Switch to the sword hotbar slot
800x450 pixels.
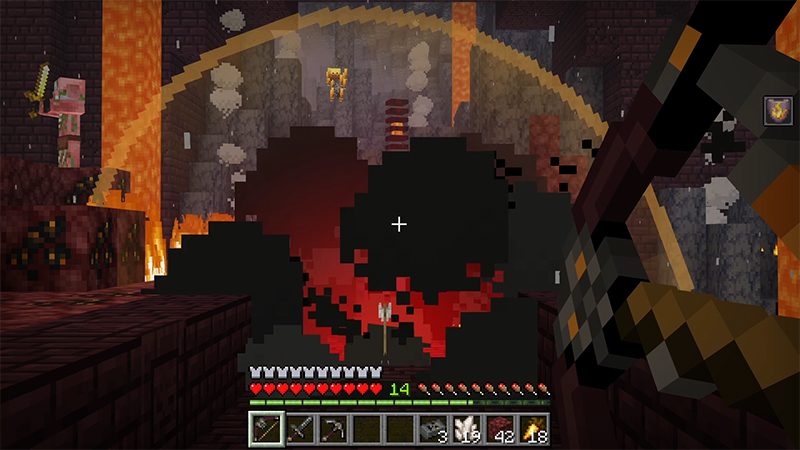click(299, 428)
